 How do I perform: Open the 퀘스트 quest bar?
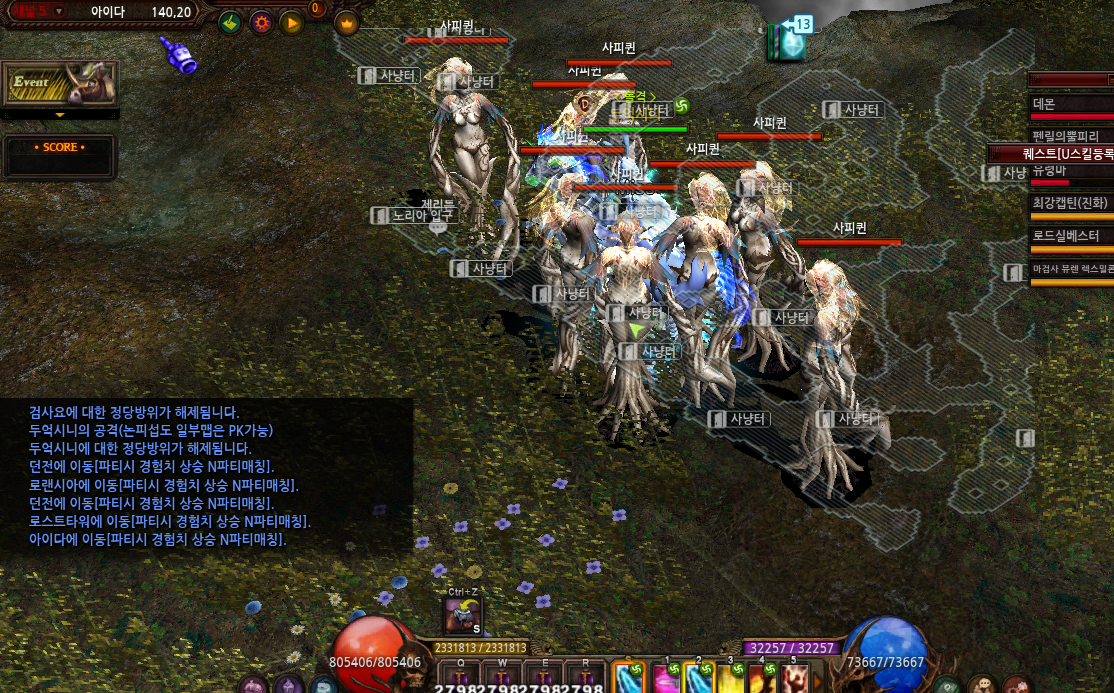[1052, 154]
